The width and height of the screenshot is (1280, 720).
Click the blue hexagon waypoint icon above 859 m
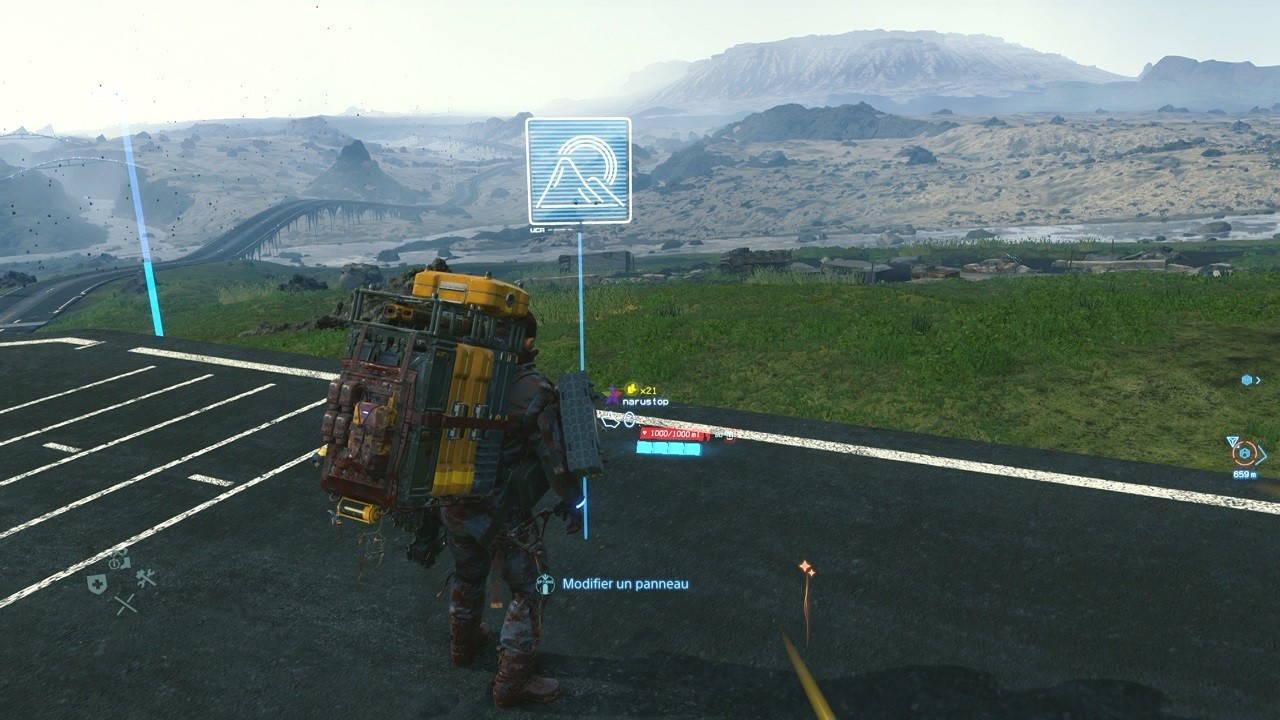click(1244, 452)
